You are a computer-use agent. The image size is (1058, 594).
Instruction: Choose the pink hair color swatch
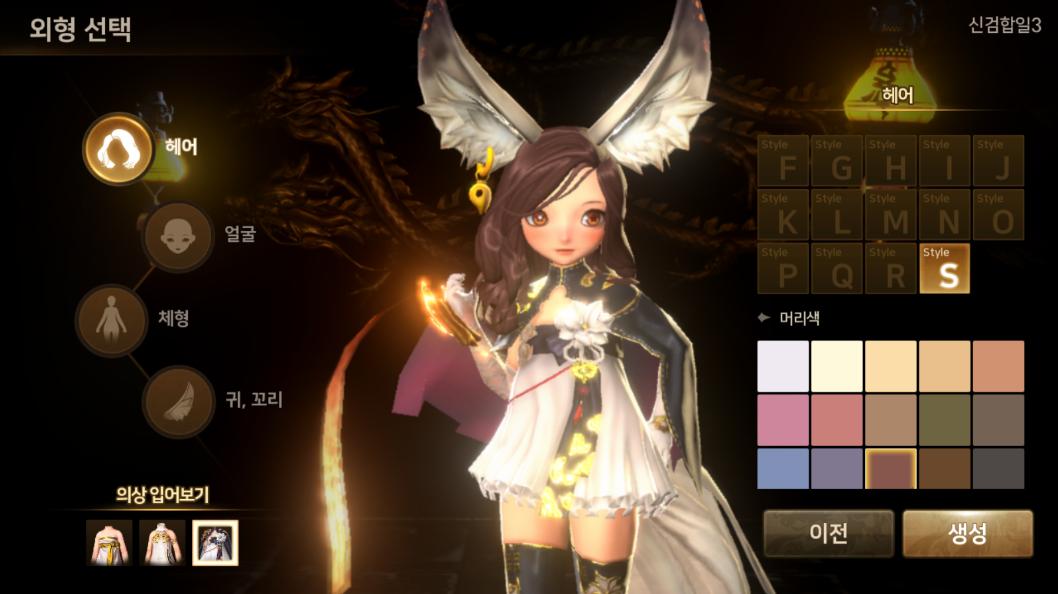(x=783, y=419)
